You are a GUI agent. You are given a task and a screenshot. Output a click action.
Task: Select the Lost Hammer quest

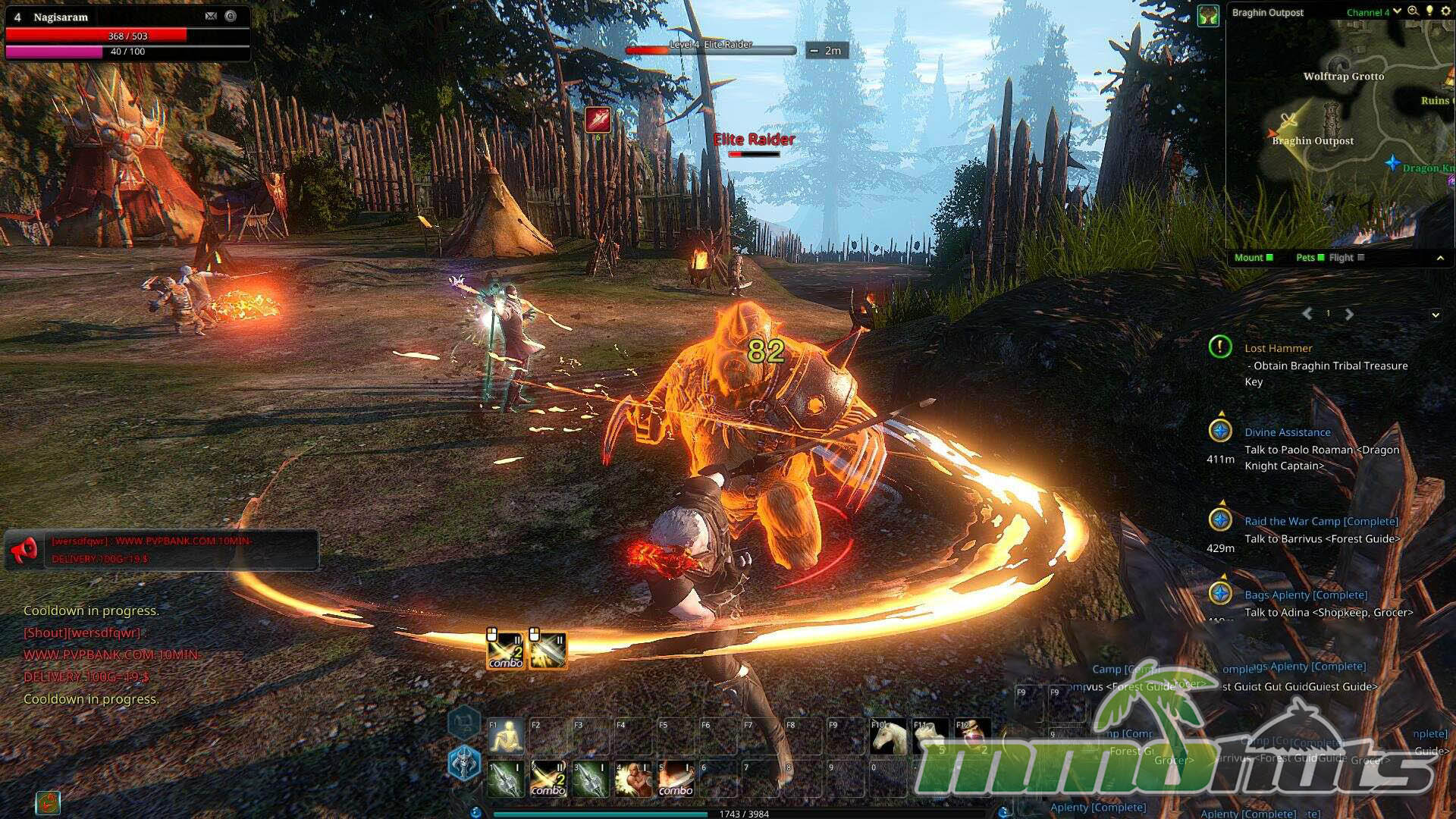point(1278,348)
